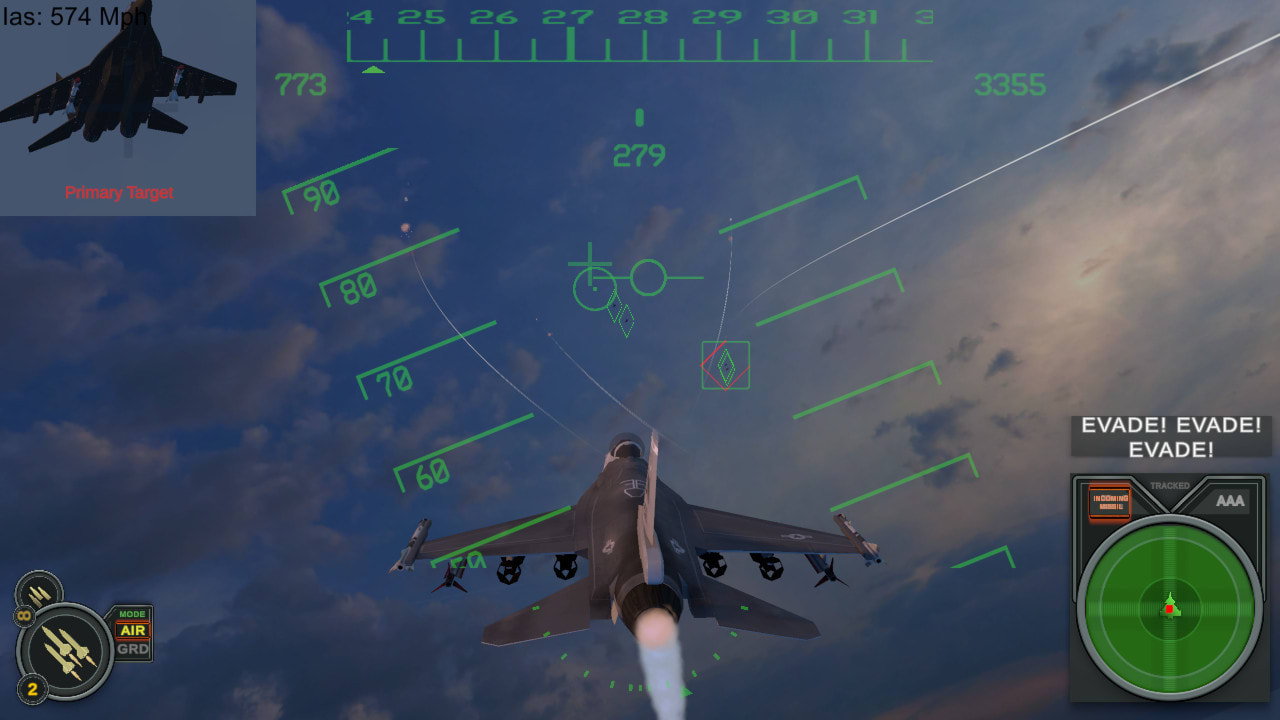Click the INCOMING MISSILE warning indicator

[x=1109, y=502]
